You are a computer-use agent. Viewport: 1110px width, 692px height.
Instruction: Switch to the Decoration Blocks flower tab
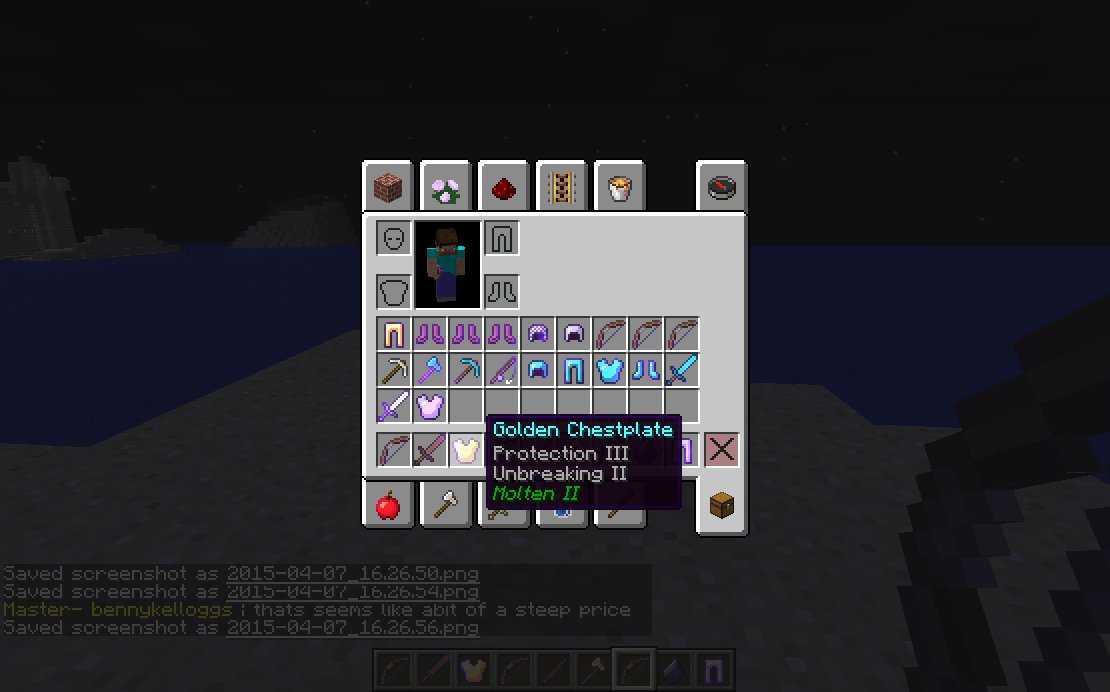(445, 187)
